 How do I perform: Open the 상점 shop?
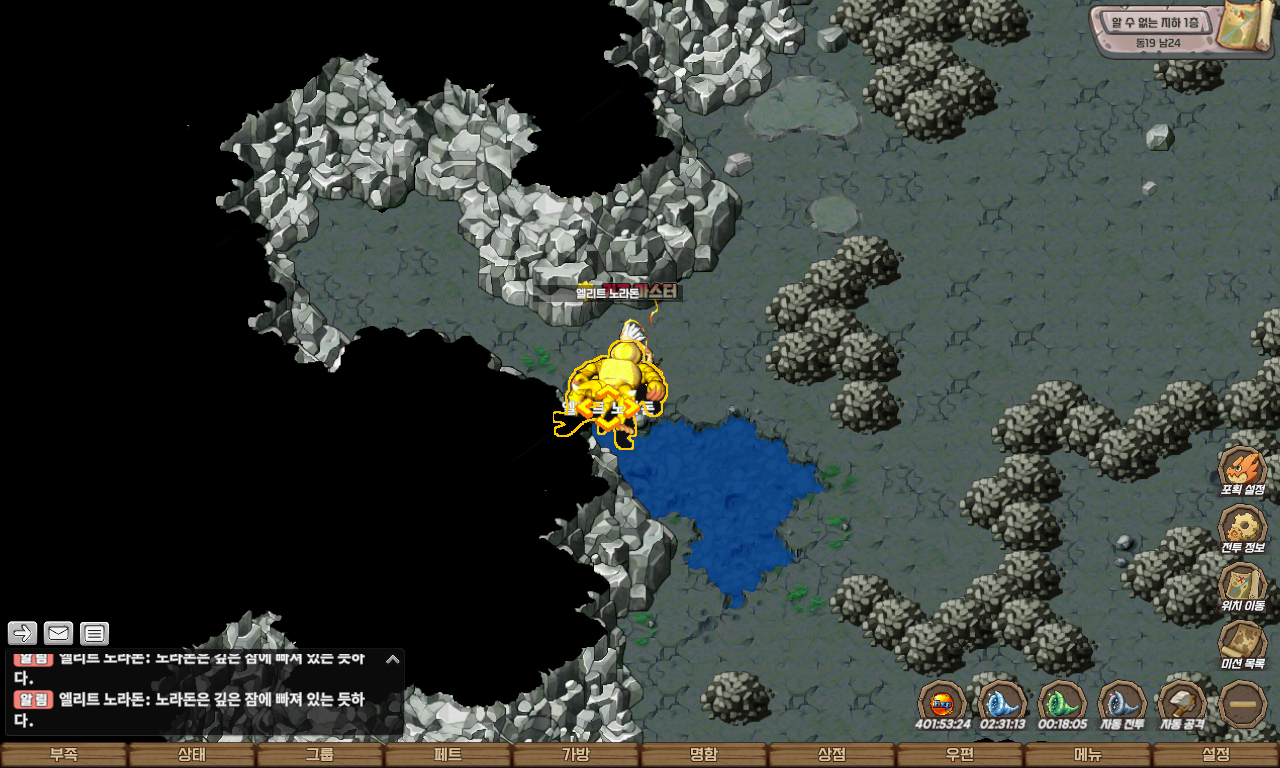click(832, 755)
